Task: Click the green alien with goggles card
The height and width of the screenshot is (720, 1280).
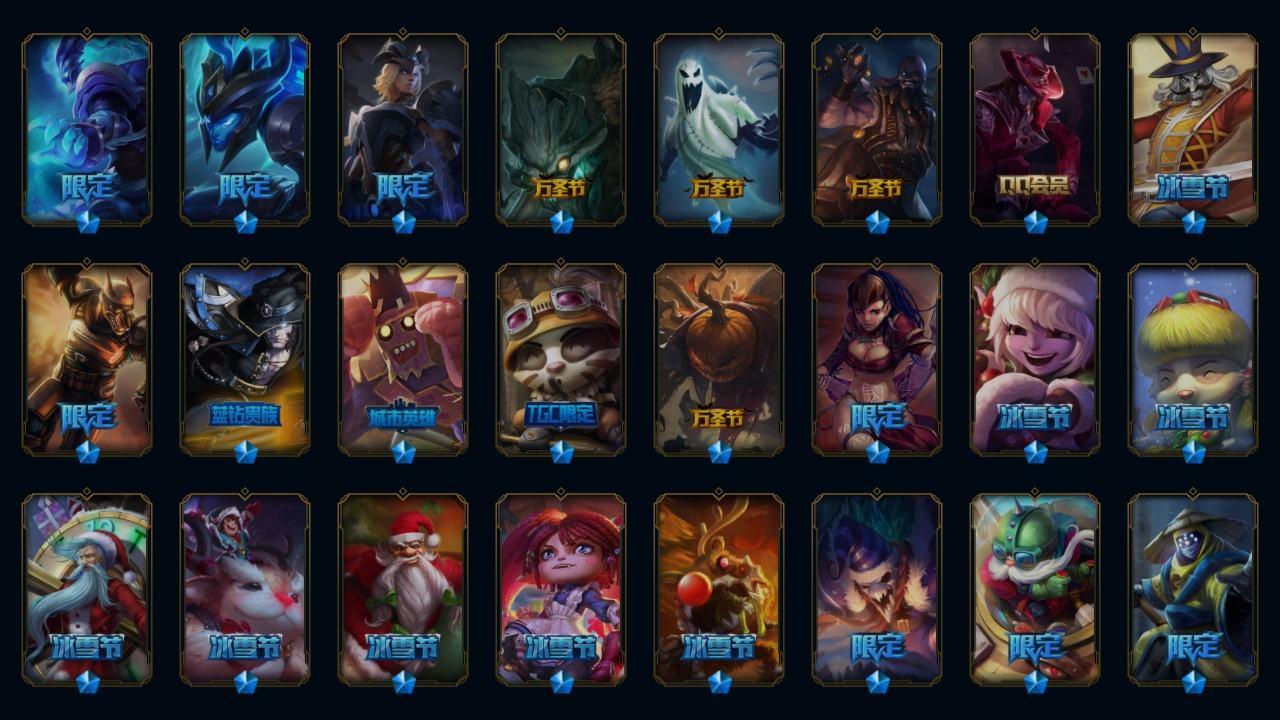Action: pyautogui.click(x=1035, y=588)
